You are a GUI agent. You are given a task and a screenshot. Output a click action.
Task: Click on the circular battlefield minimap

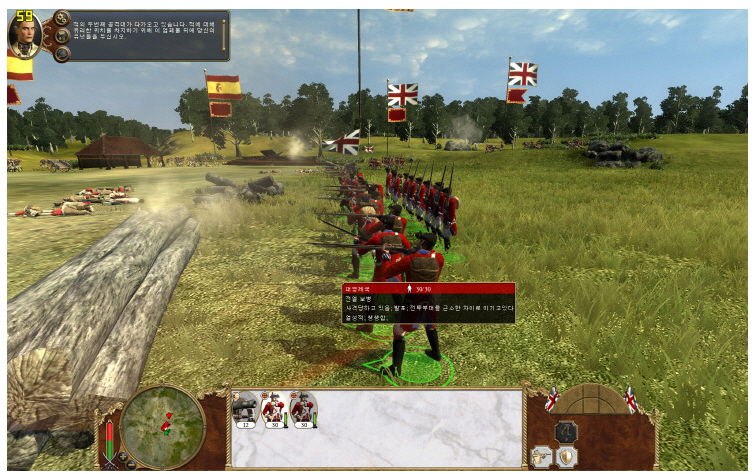point(161,424)
